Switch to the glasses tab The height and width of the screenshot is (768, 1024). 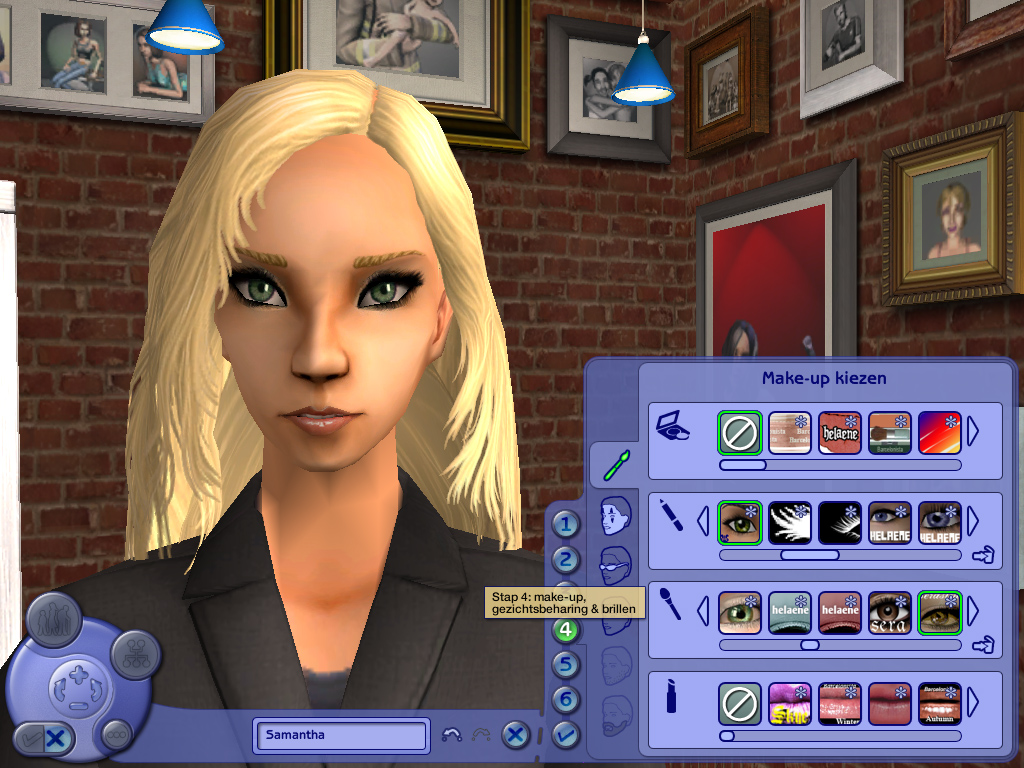point(616,564)
